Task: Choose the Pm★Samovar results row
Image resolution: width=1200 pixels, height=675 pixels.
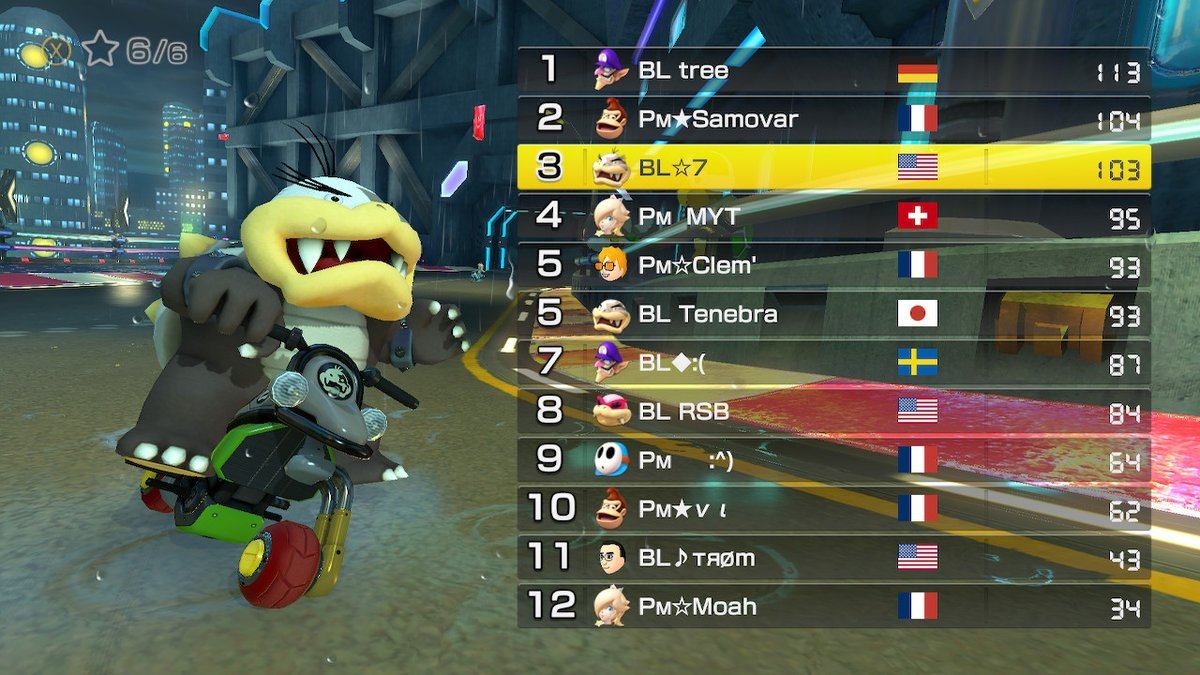Action: pos(833,119)
